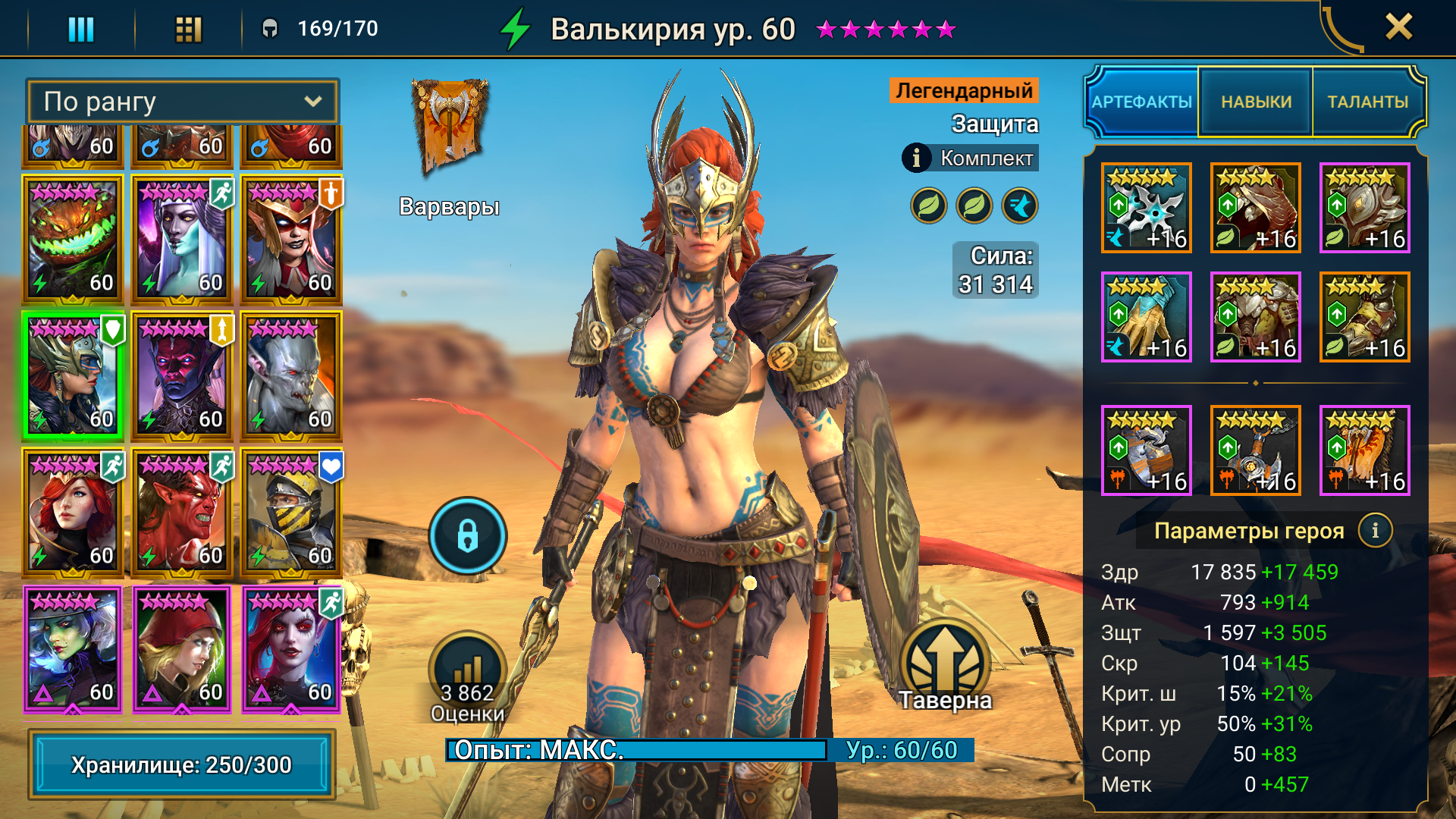The height and width of the screenshot is (819, 1456).
Task: Switch to the three-column list view
Action: tap(81, 29)
